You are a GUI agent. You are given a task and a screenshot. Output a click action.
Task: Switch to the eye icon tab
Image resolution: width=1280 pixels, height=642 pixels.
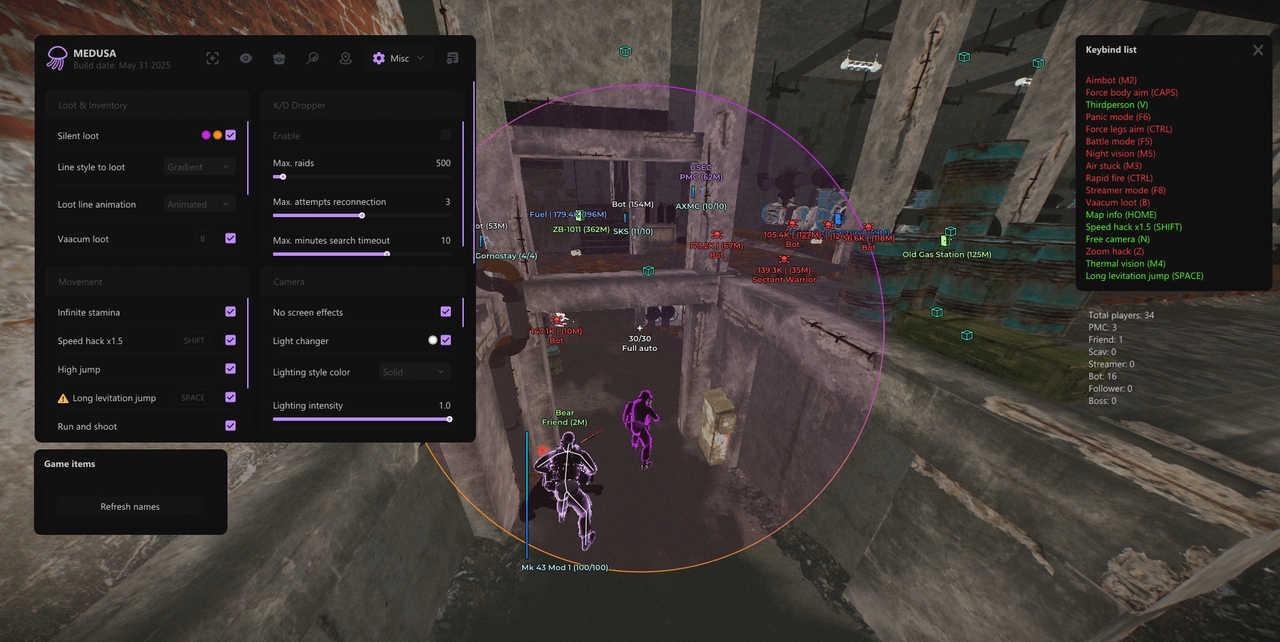[246, 58]
